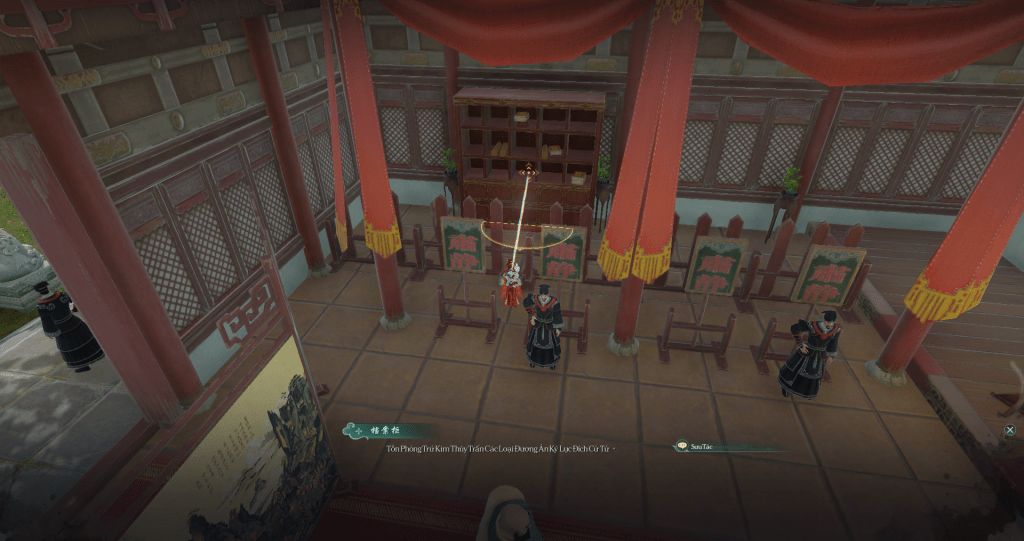Choose the "Sưu Tác" interaction option

699,446
